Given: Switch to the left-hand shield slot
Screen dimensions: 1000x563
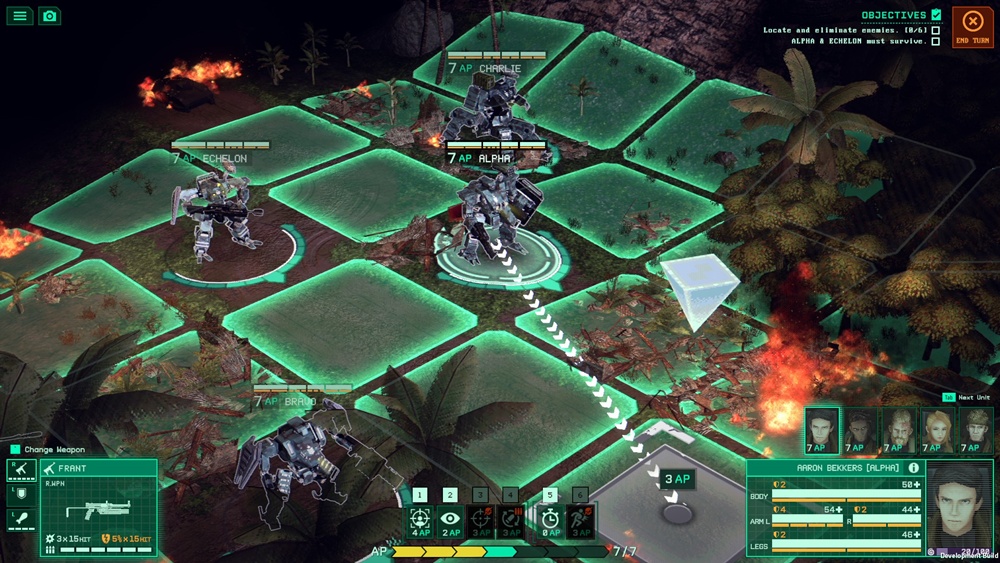Looking at the screenshot, I should click(x=21, y=495).
